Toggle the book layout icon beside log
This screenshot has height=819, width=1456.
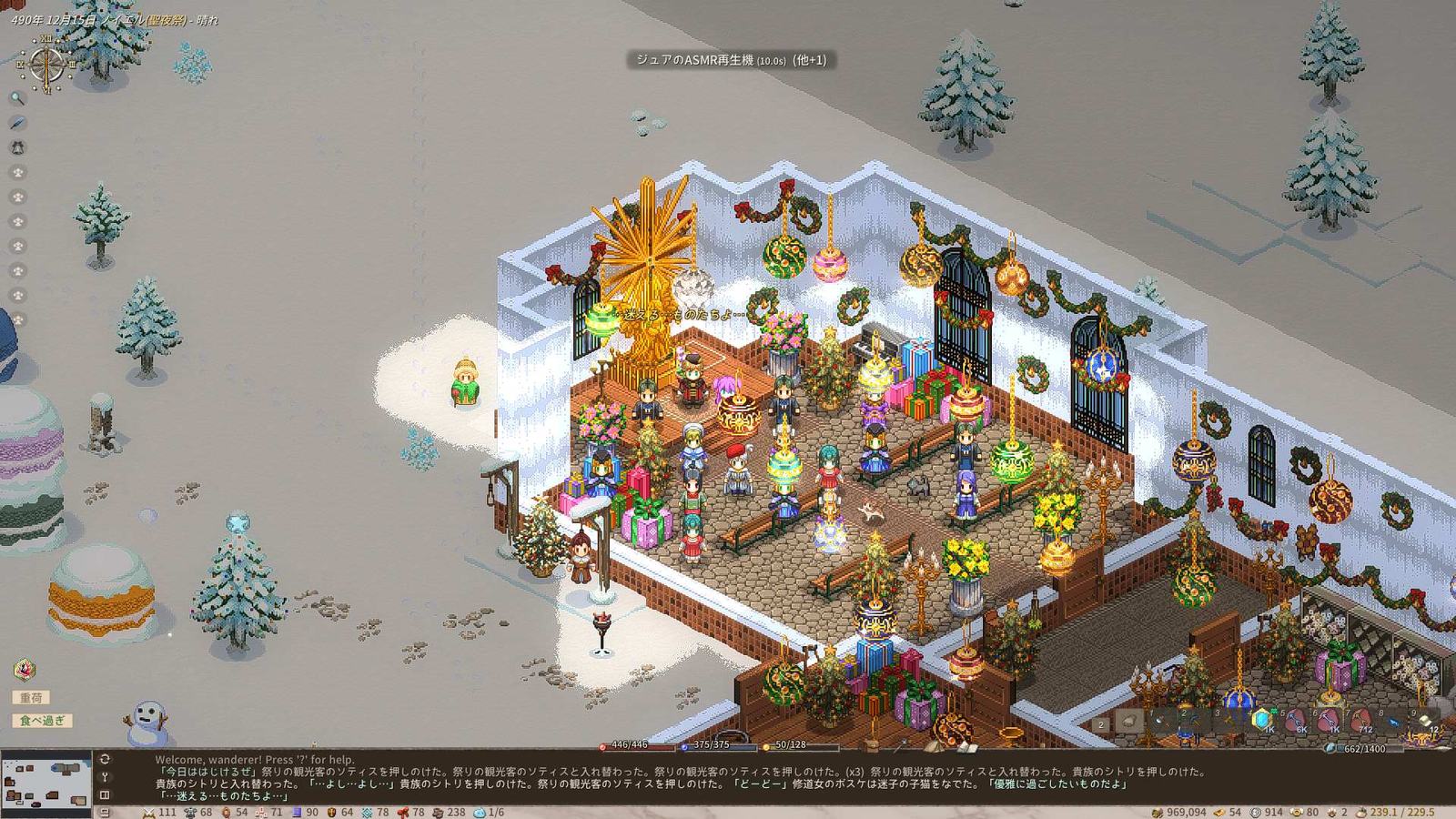pos(105,795)
